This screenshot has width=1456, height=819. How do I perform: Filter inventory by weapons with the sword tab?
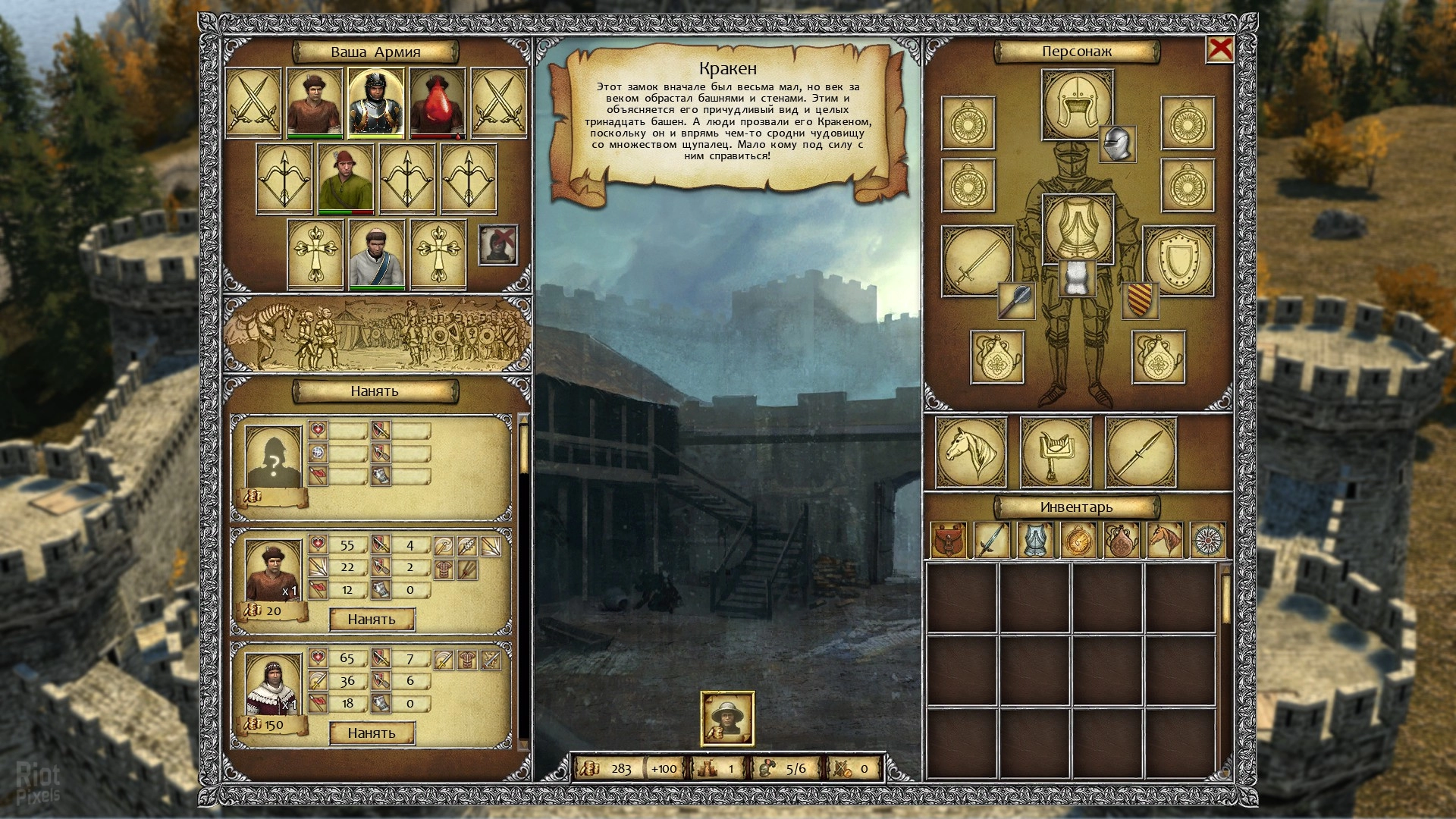point(992,540)
